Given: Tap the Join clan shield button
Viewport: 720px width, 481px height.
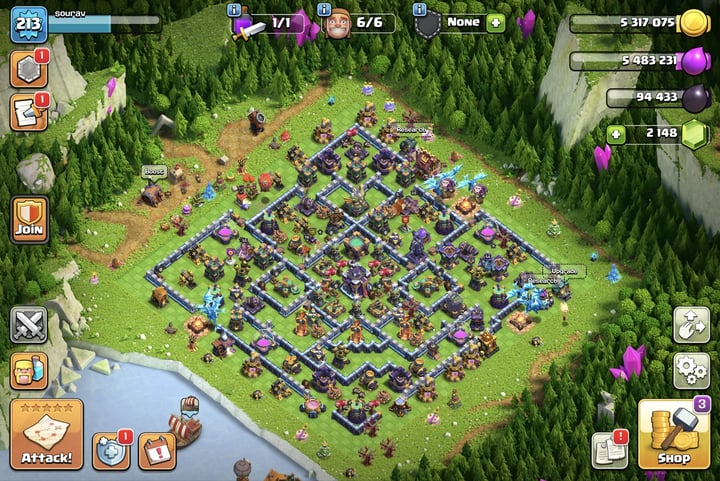Looking at the screenshot, I should (x=29, y=218).
